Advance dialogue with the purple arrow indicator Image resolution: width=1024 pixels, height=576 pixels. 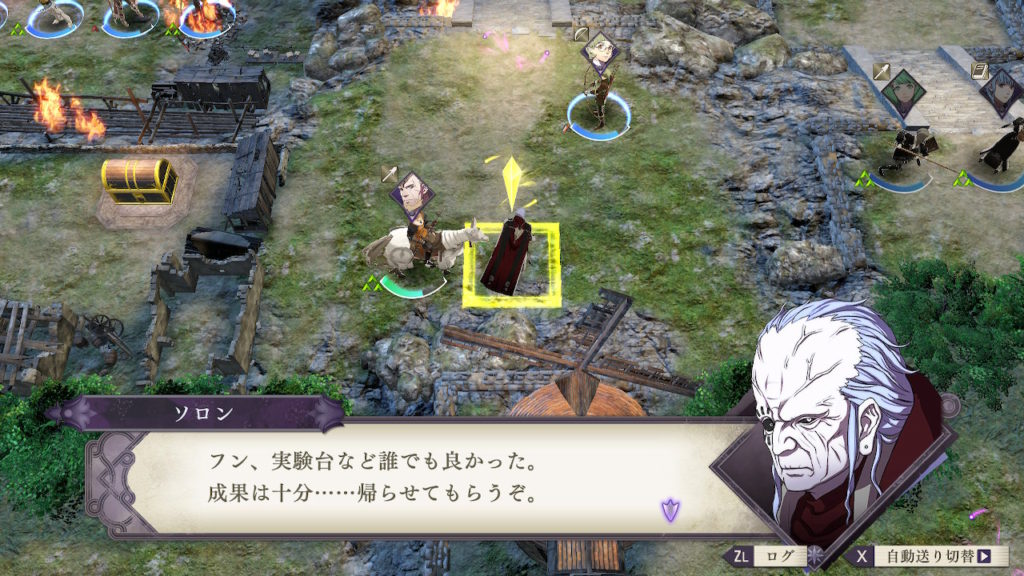668,510
